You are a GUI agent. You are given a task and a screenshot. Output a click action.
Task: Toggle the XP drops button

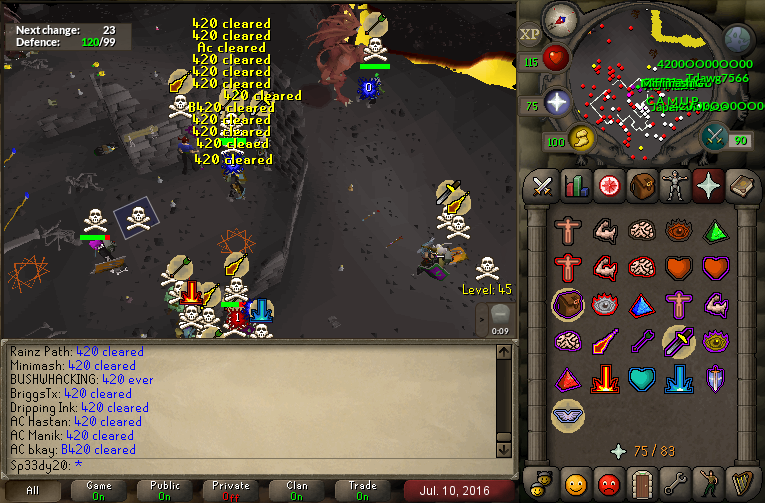(530, 34)
